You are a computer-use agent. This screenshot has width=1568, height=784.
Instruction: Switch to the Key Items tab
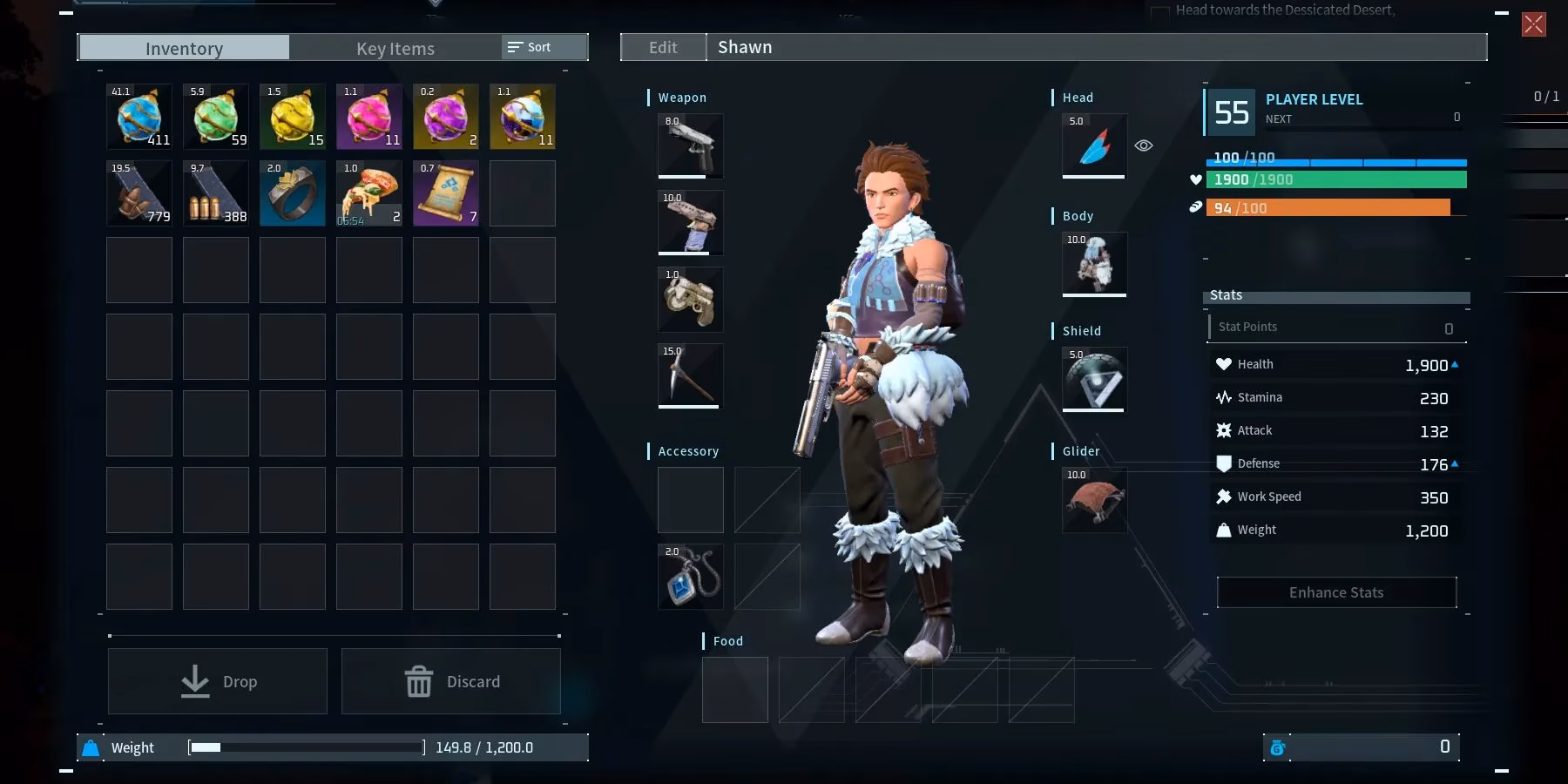click(395, 48)
